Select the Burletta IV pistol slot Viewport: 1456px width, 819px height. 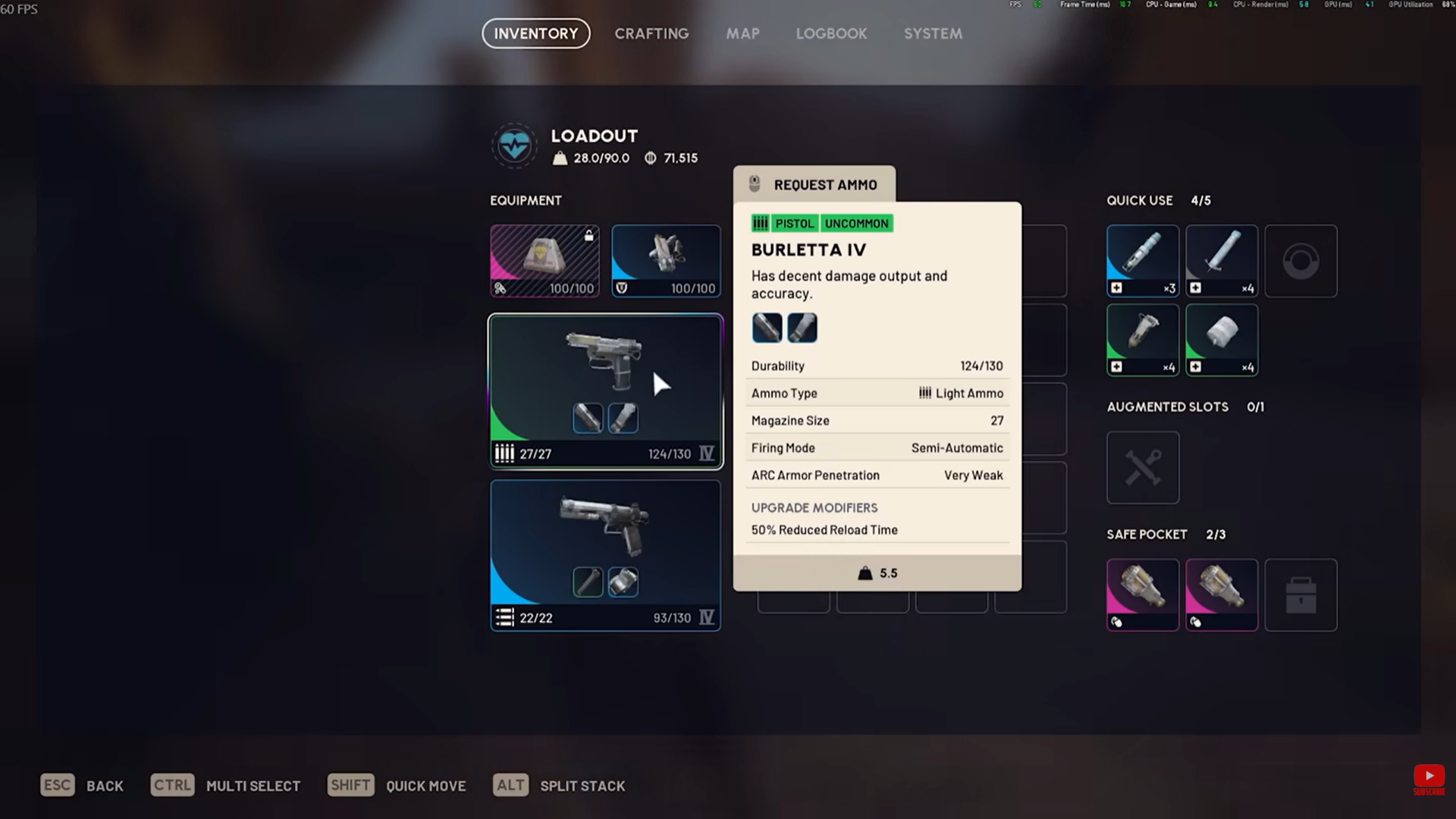click(x=605, y=391)
